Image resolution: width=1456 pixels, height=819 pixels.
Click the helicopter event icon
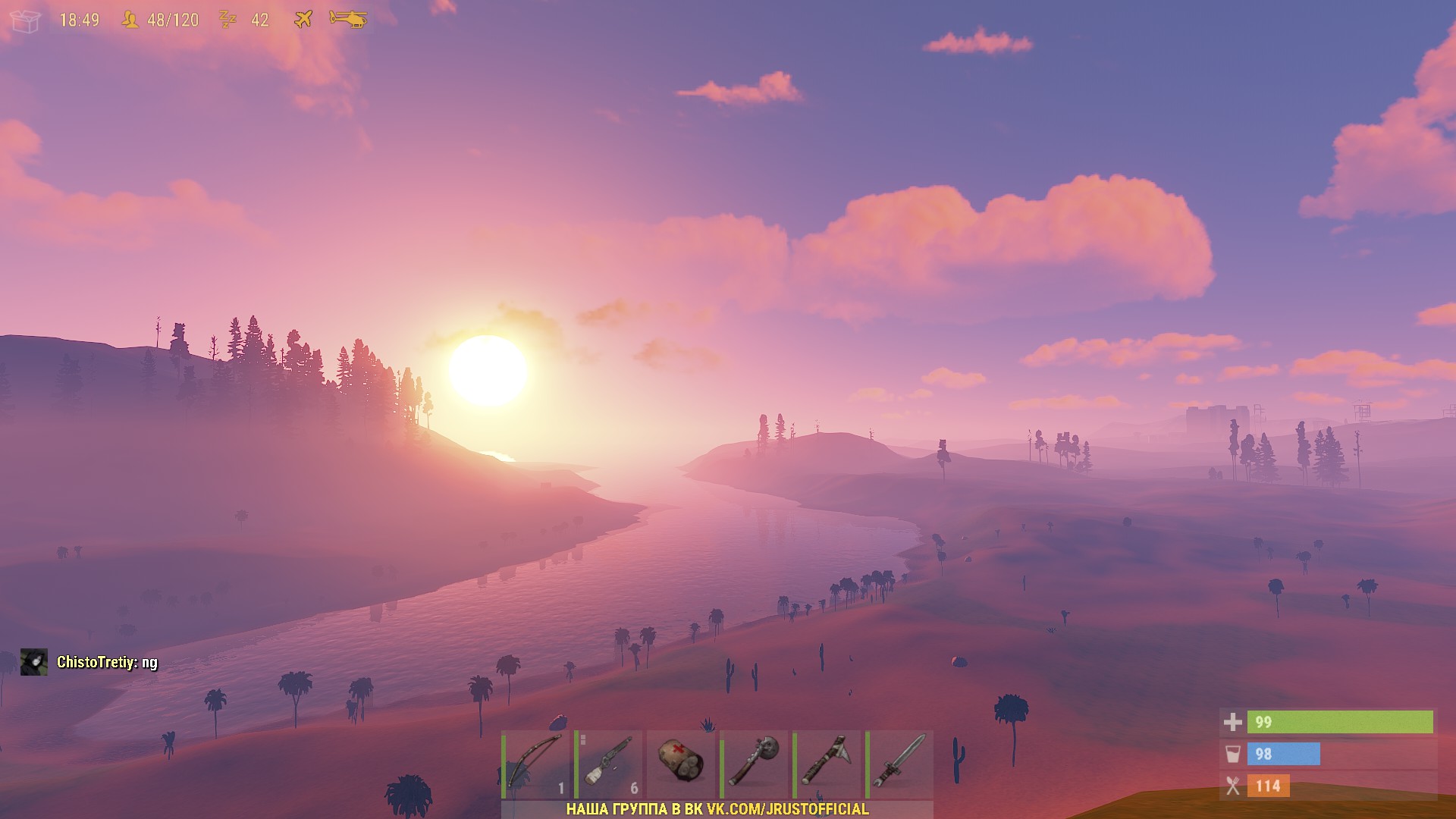click(348, 20)
